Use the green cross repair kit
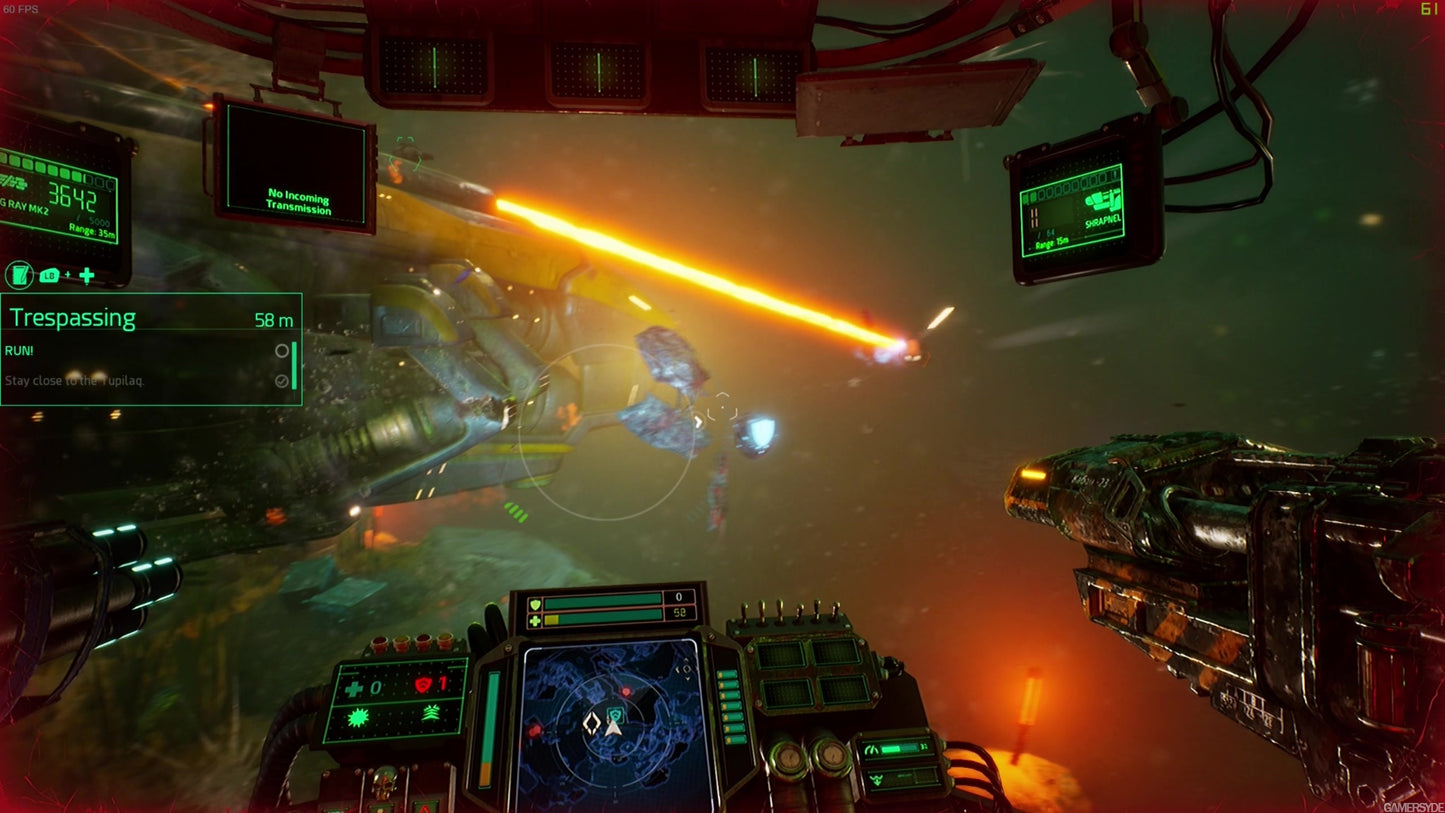The width and height of the screenshot is (1445, 813). 355,688
